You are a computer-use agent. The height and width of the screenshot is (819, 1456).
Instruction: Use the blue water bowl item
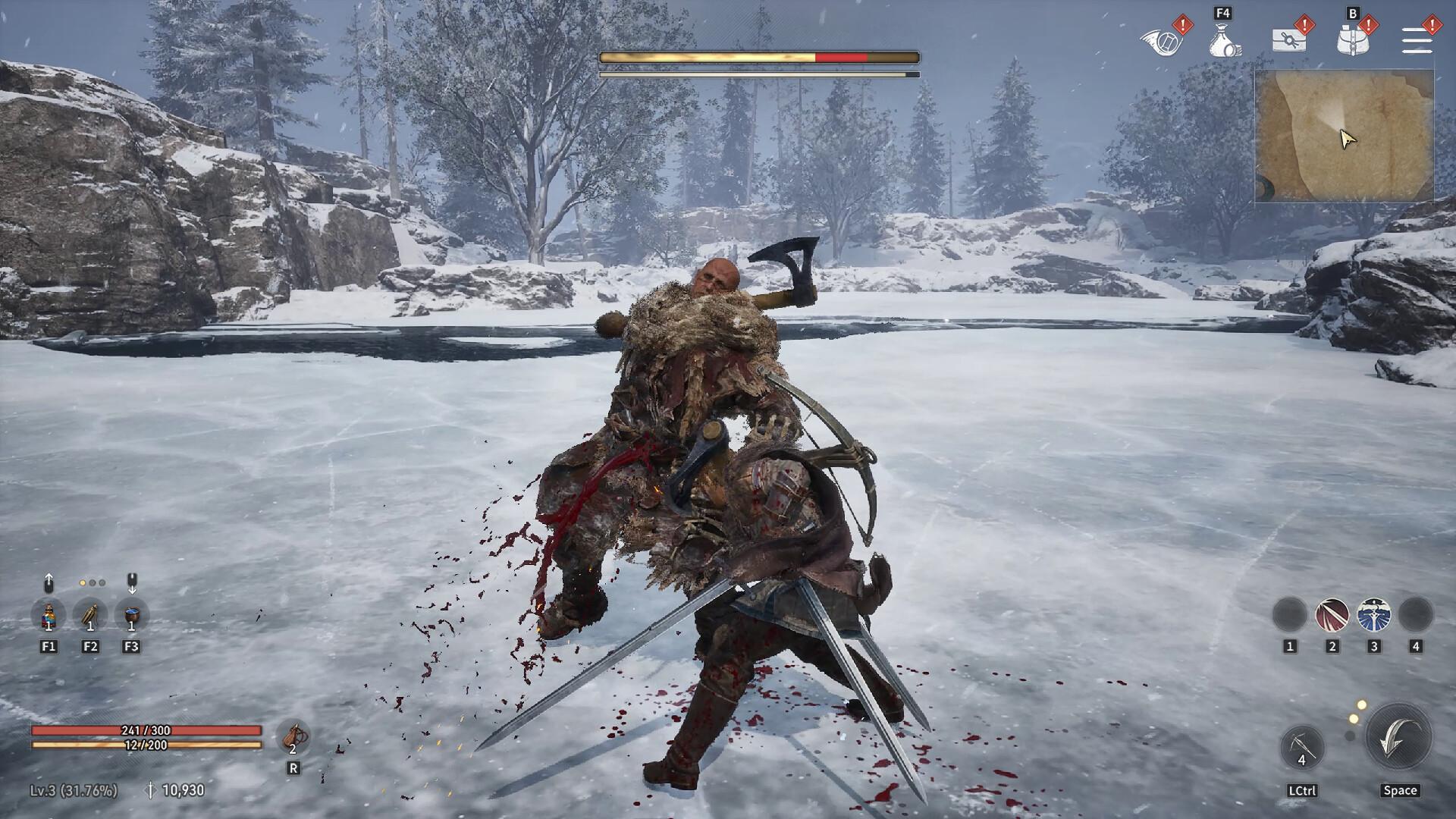tap(131, 615)
